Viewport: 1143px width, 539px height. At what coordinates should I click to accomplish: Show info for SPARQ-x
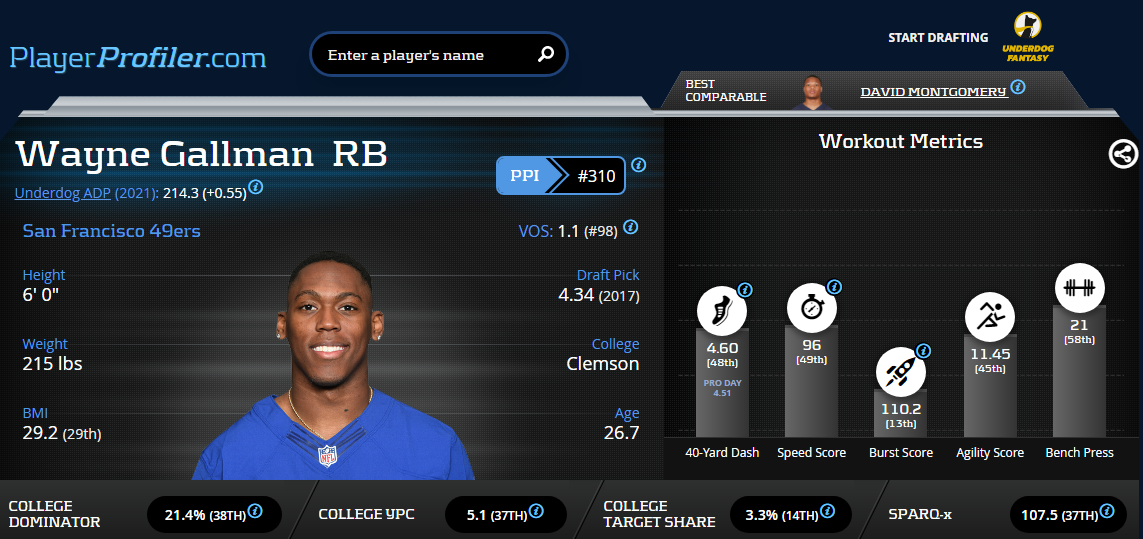tap(1106, 511)
